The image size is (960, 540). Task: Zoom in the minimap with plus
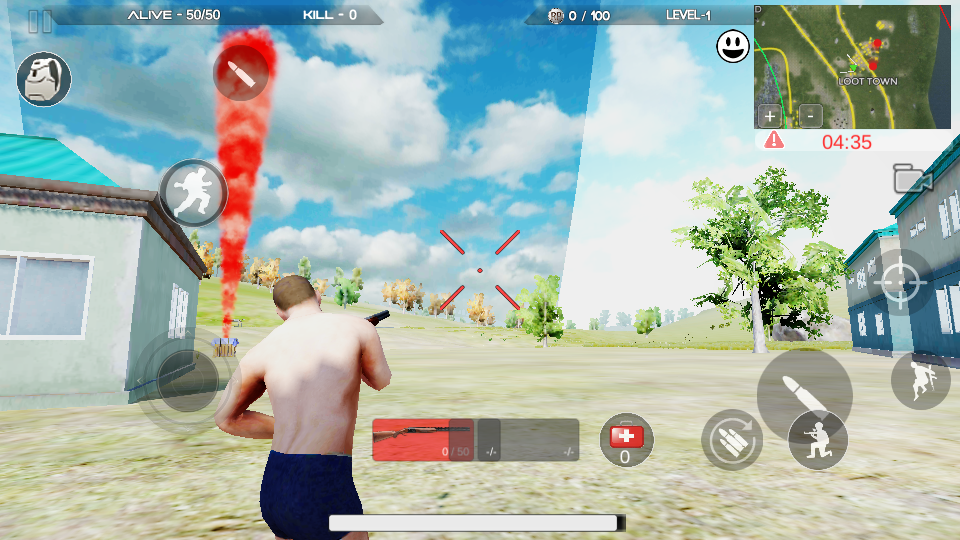pos(770,115)
